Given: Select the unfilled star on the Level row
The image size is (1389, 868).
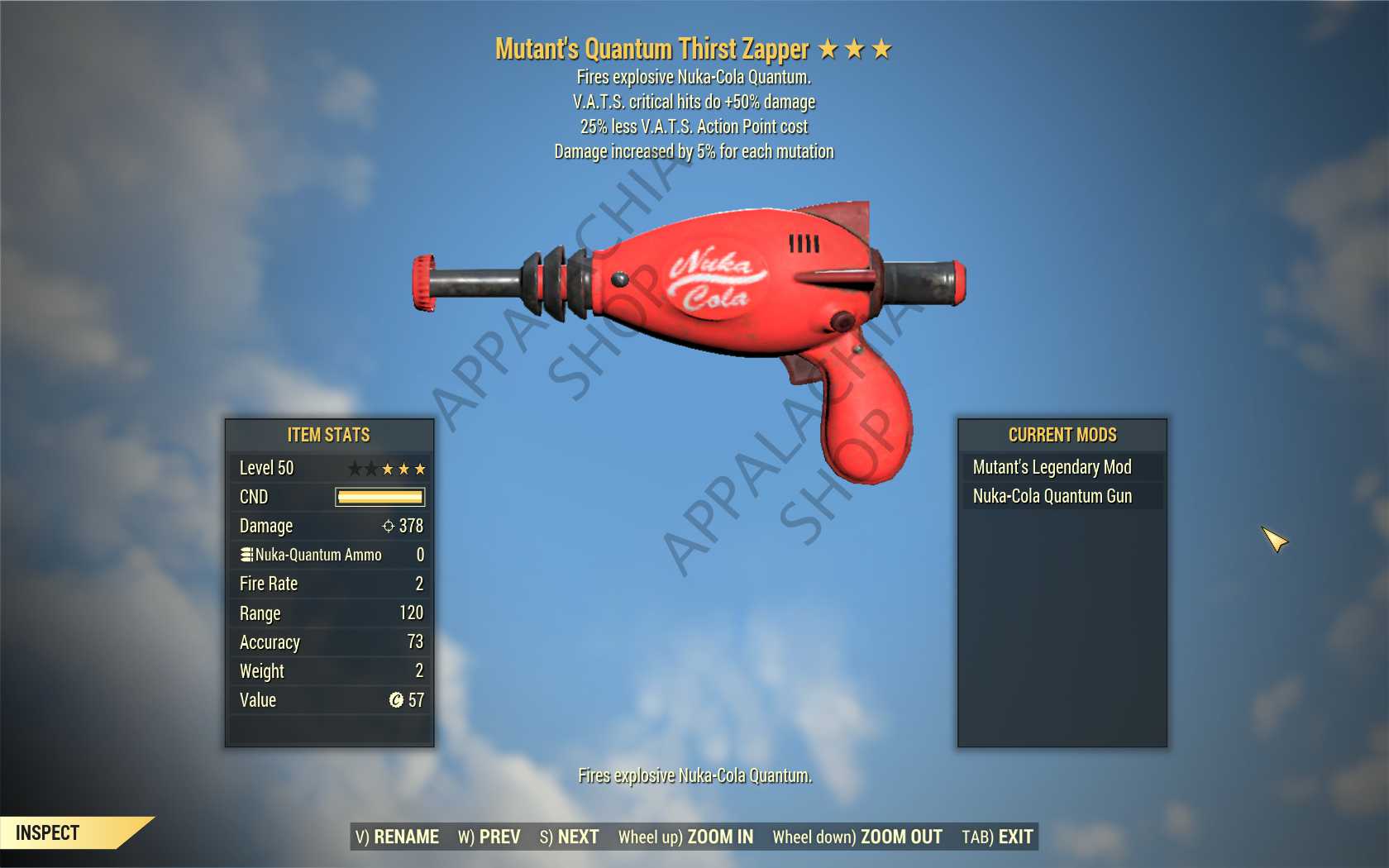Looking at the screenshot, I should point(354,468).
